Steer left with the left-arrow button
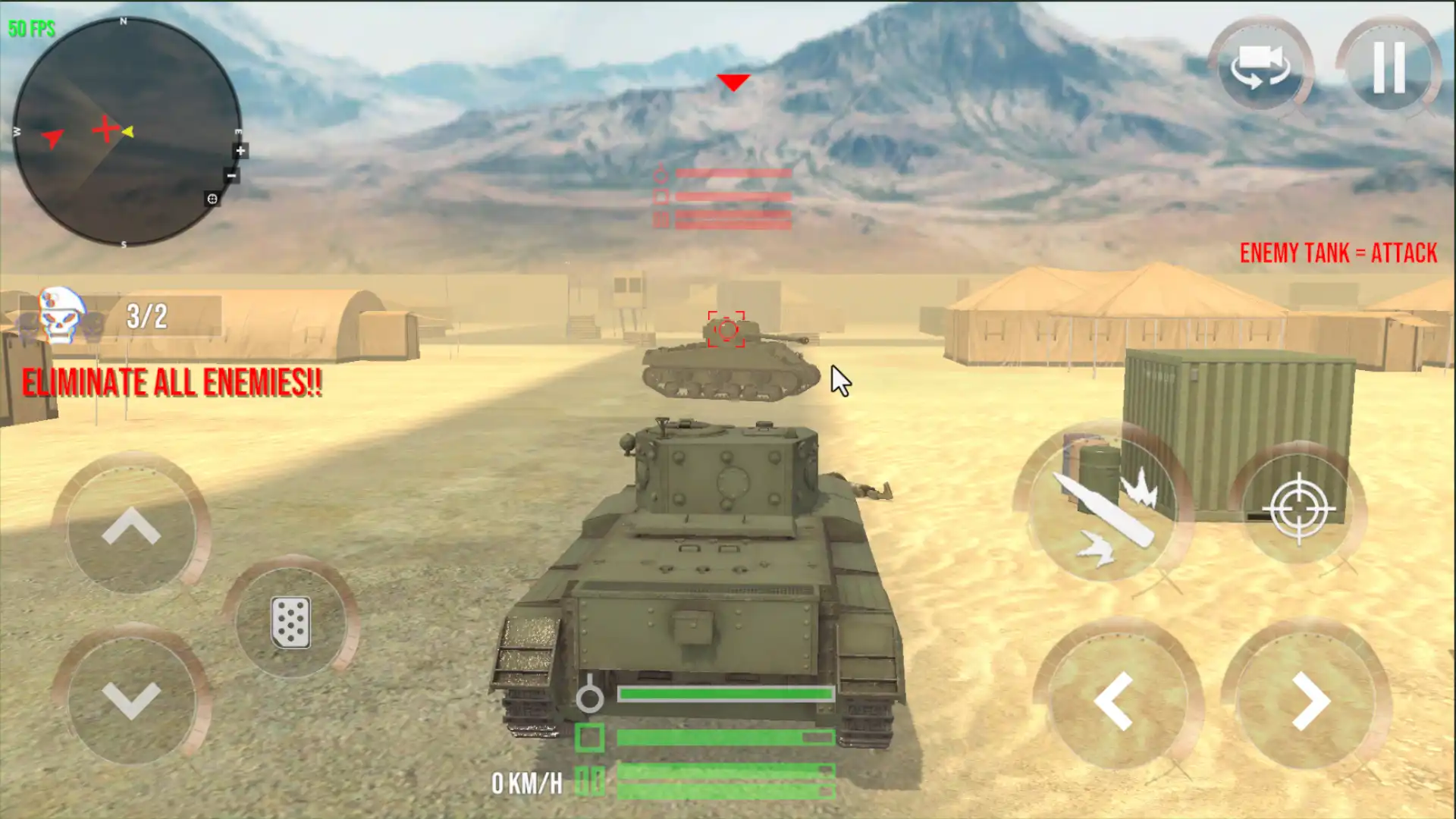The width and height of the screenshot is (1456, 819). click(x=1113, y=701)
